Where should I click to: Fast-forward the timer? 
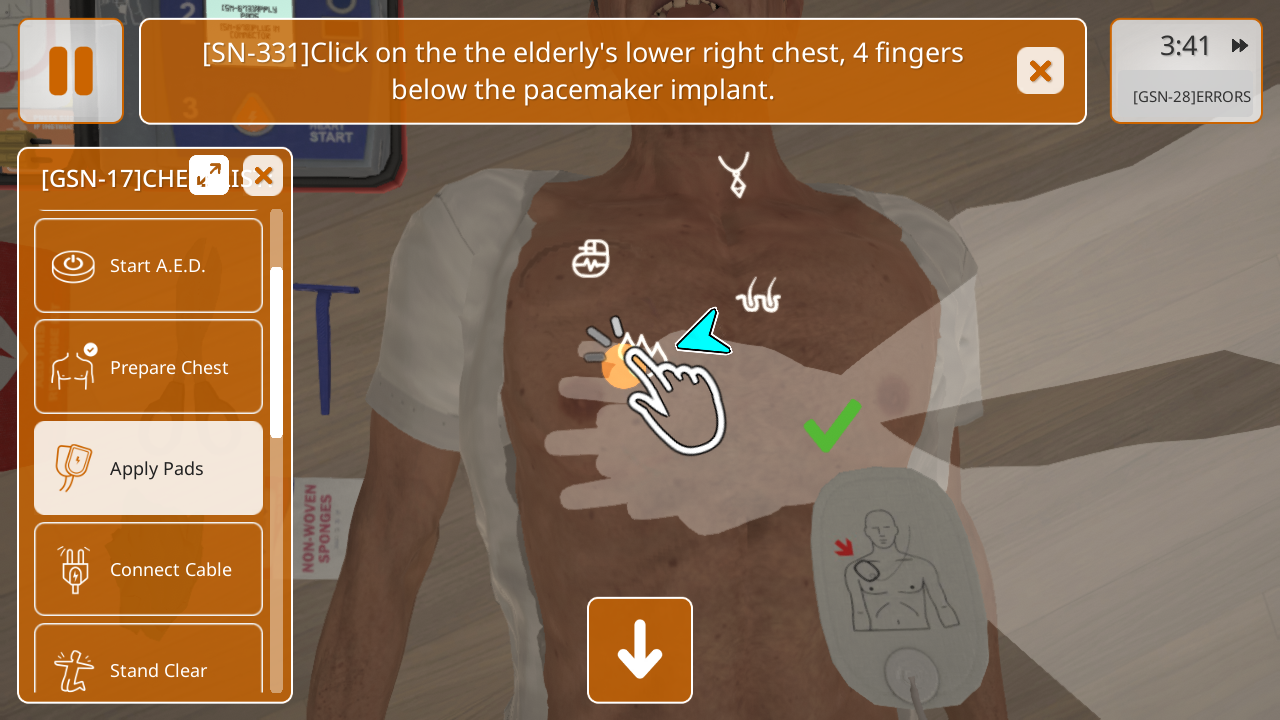click(x=1240, y=46)
